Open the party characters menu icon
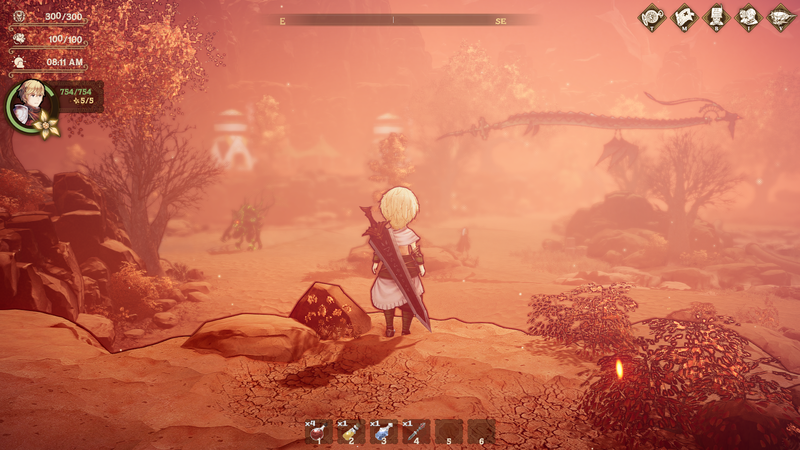 [749, 17]
